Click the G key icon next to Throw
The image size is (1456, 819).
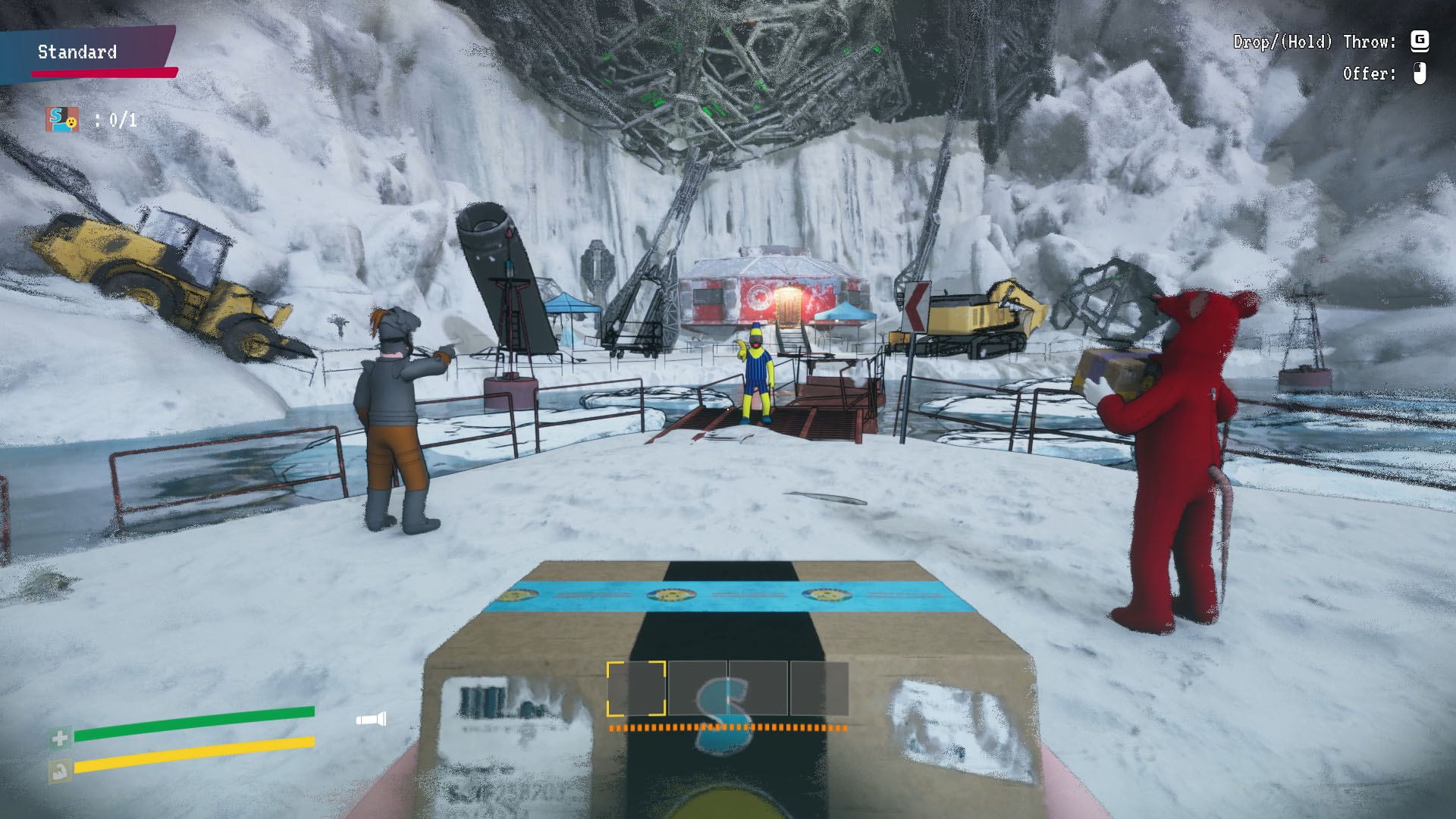[x=1421, y=43]
